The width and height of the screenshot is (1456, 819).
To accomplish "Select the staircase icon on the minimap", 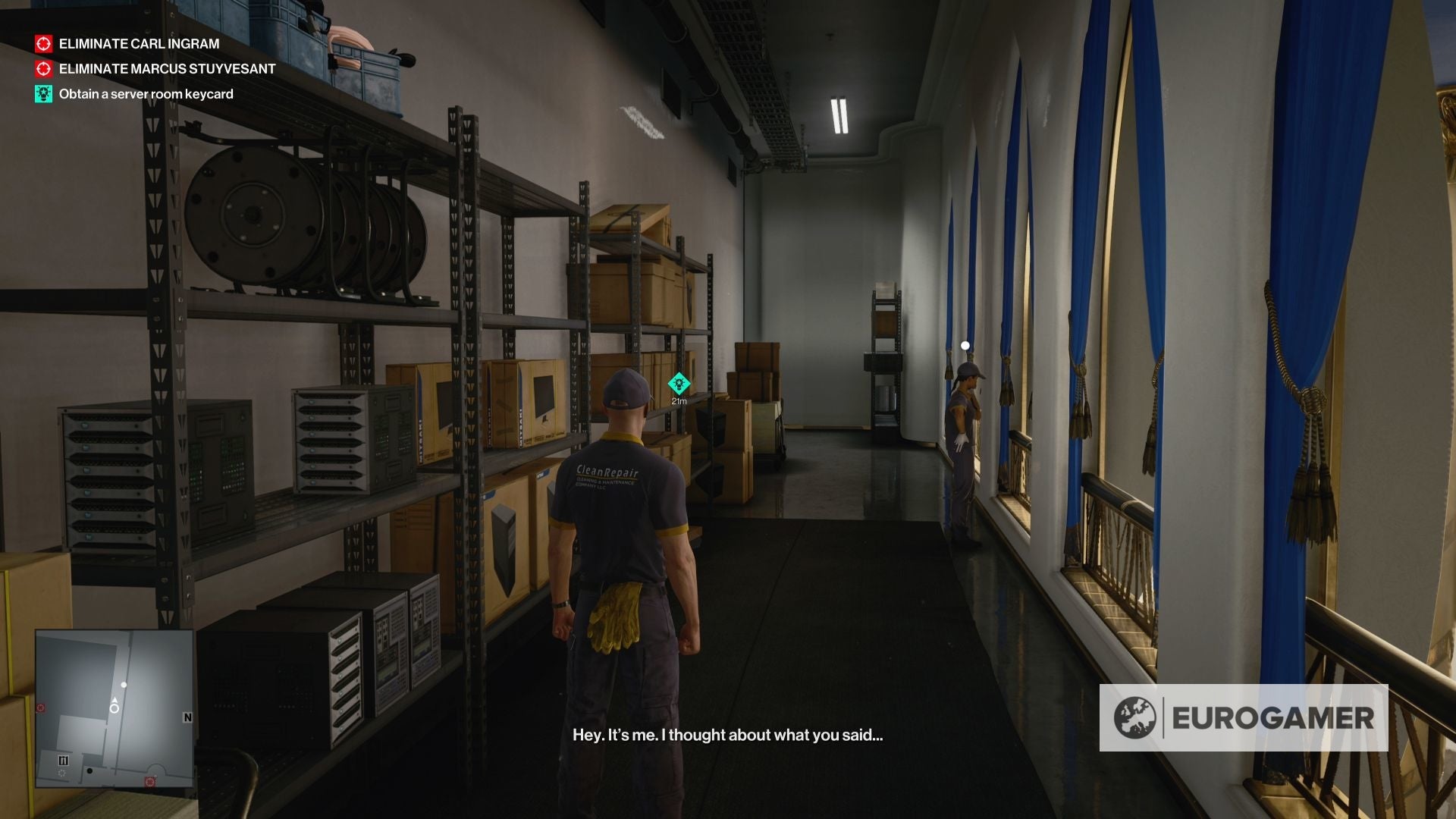I will (64, 760).
